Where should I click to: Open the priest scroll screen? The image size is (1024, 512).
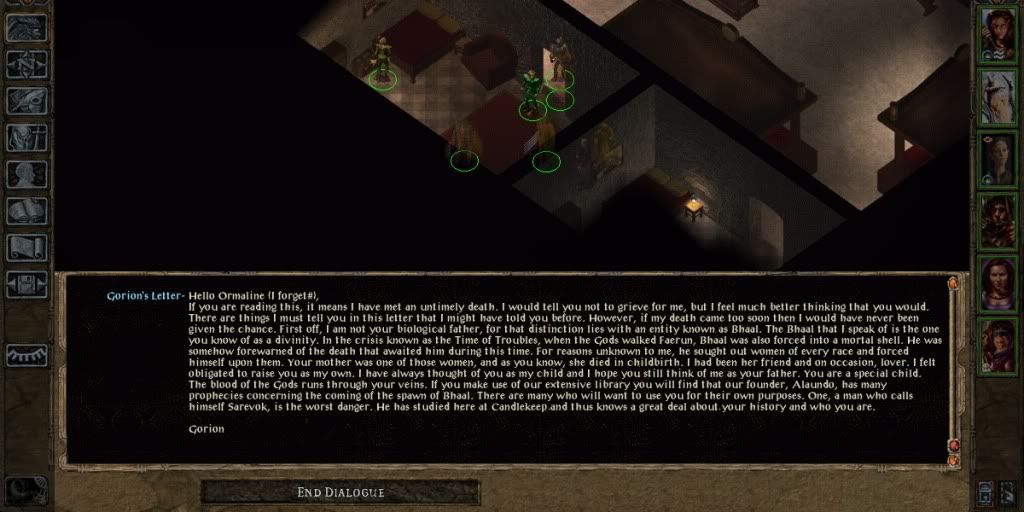click(x=27, y=247)
